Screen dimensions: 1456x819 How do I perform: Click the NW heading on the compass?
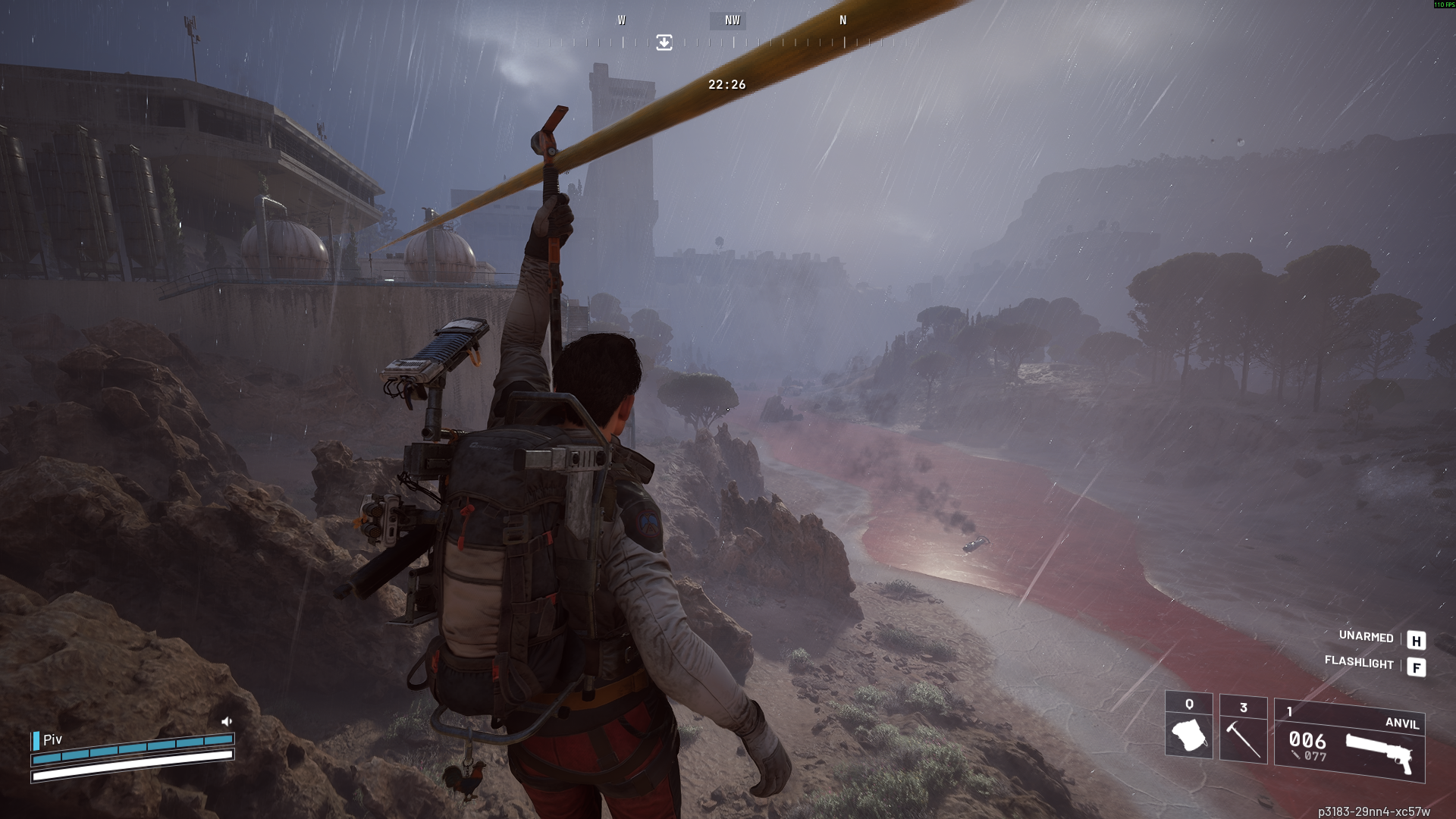[731, 20]
